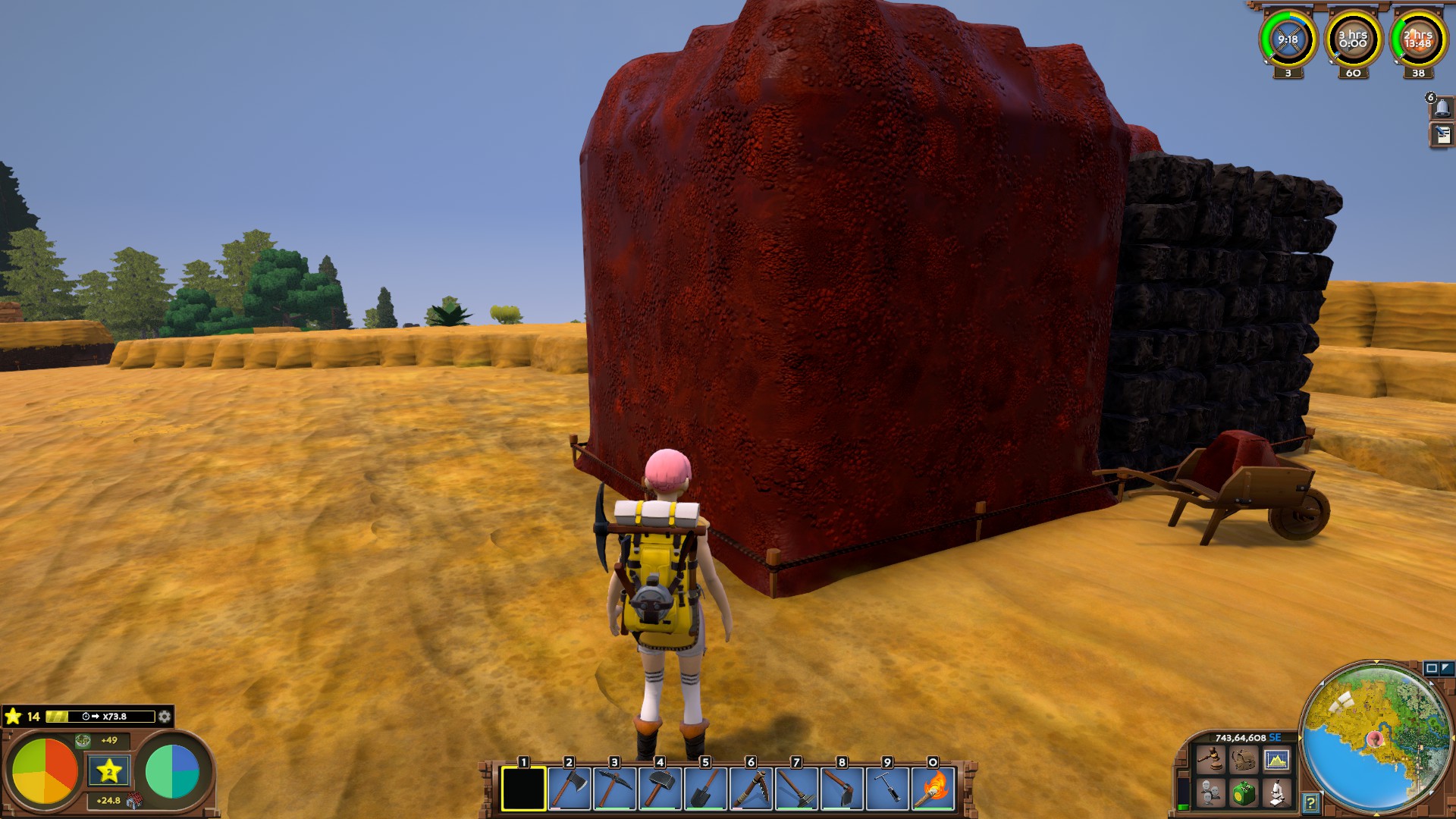Choose the soil sampler in slot 9
1456x819 pixels.
[x=887, y=789]
